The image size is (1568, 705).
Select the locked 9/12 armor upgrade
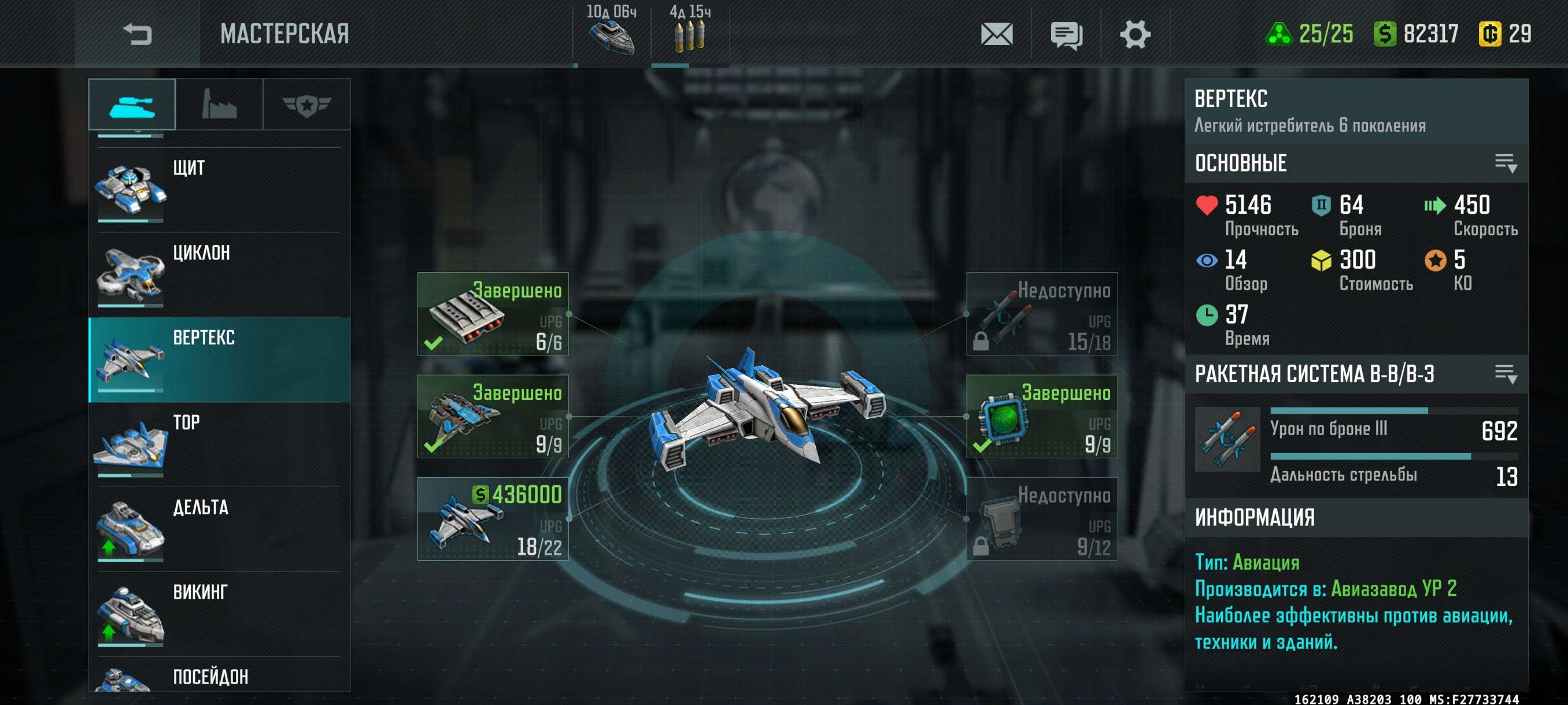(x=1041, y=519)
